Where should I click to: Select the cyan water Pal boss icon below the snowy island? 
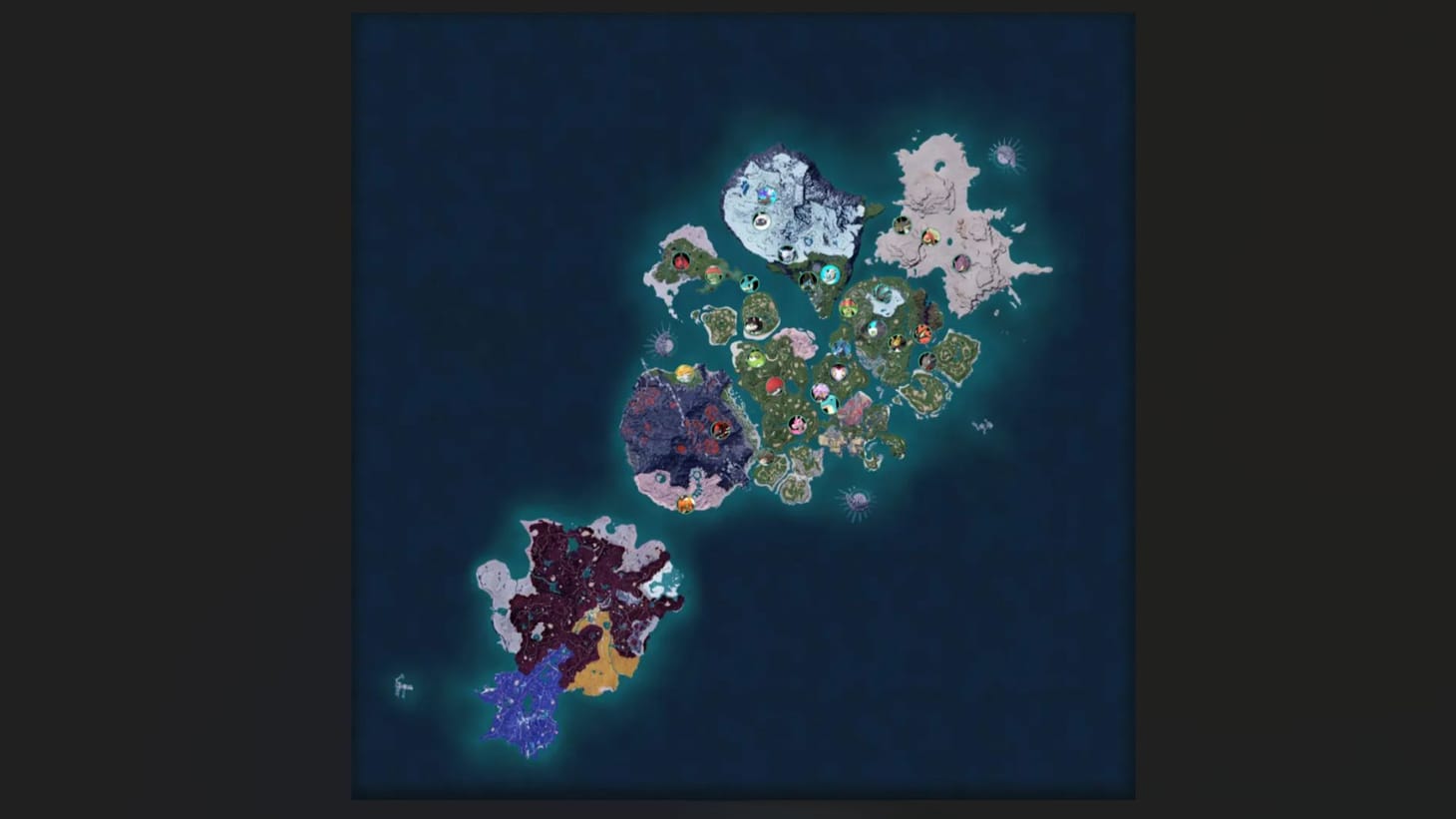(x=830, y=274)
